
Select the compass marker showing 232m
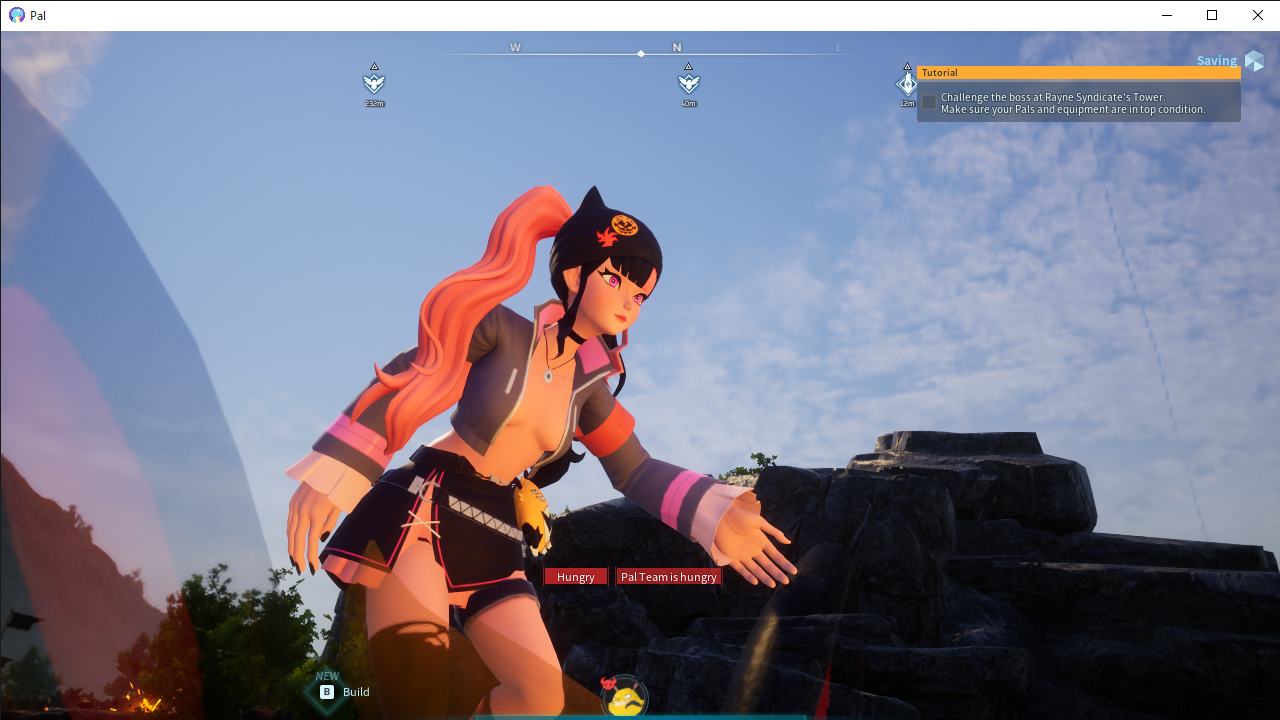coord(374,83)
